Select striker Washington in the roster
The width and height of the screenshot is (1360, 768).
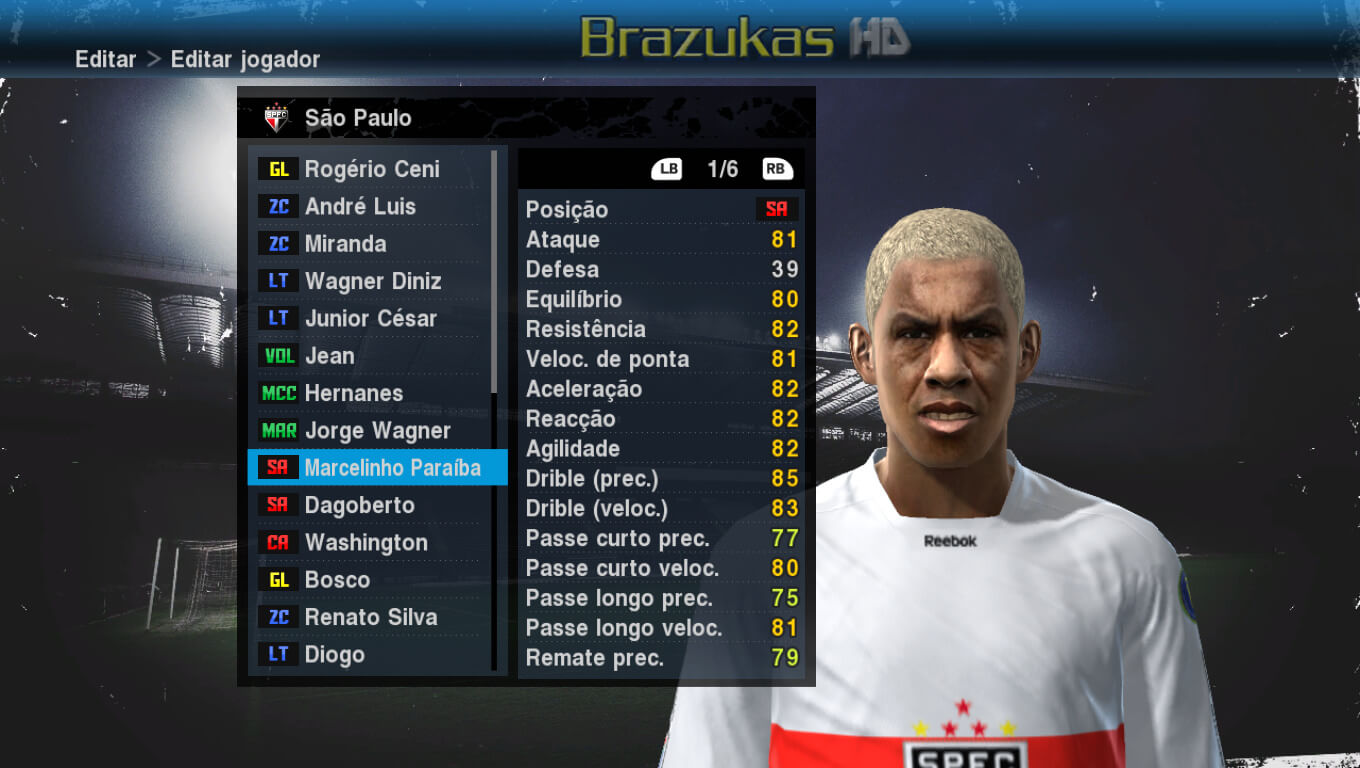[x=365, y=543]
